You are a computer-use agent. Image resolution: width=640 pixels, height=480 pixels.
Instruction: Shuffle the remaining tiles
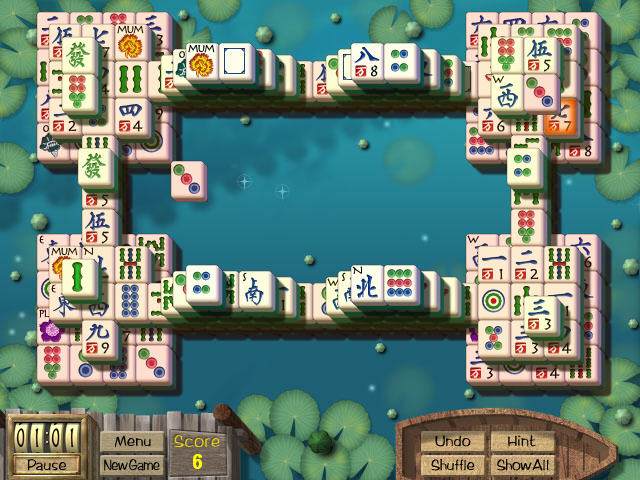click(x=452, y=465)
